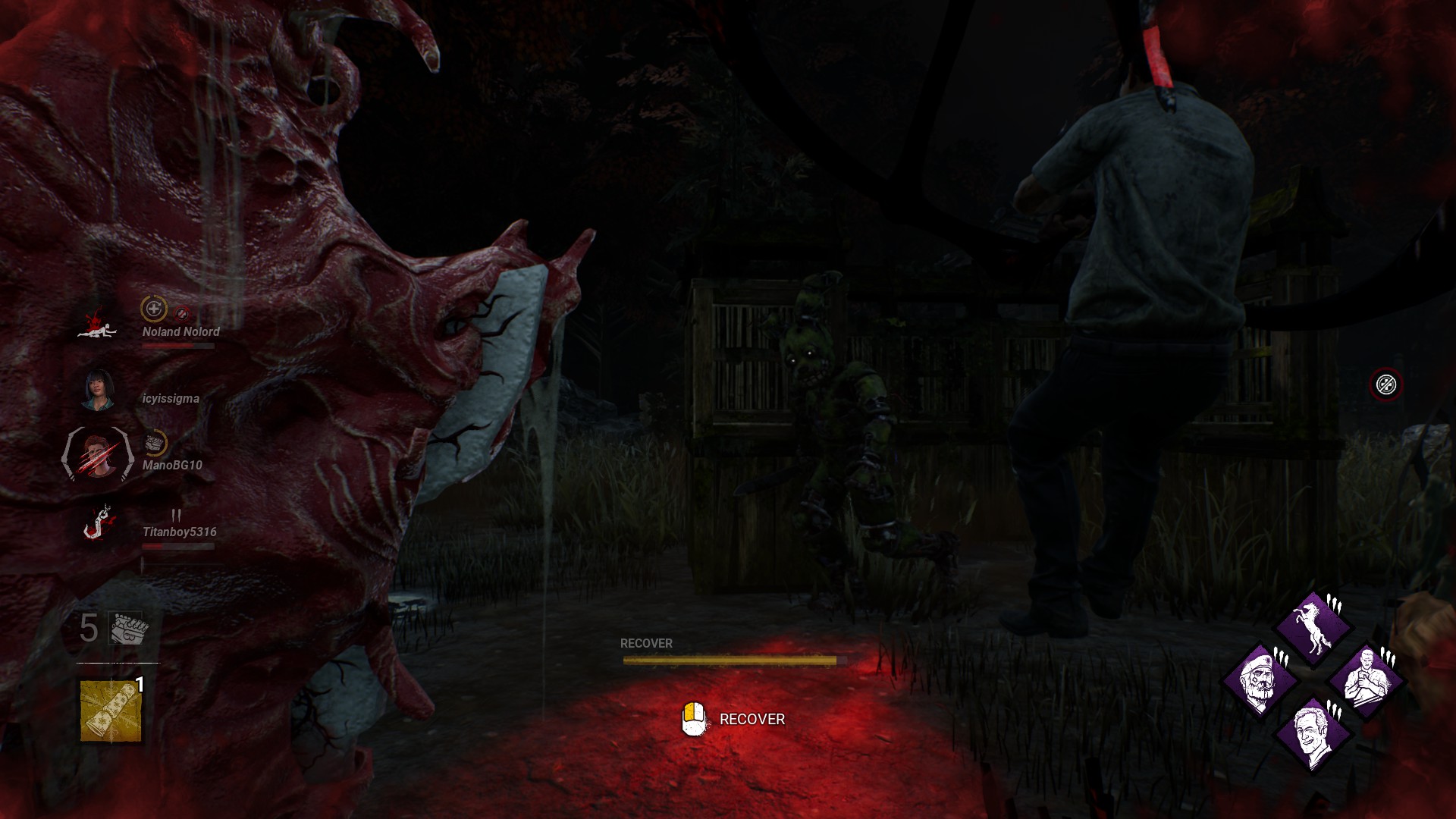Viewport: 1456px width, 819px height.
Task: Click the healing action icon above Noland Nolord
Action: tap(153, 309)
